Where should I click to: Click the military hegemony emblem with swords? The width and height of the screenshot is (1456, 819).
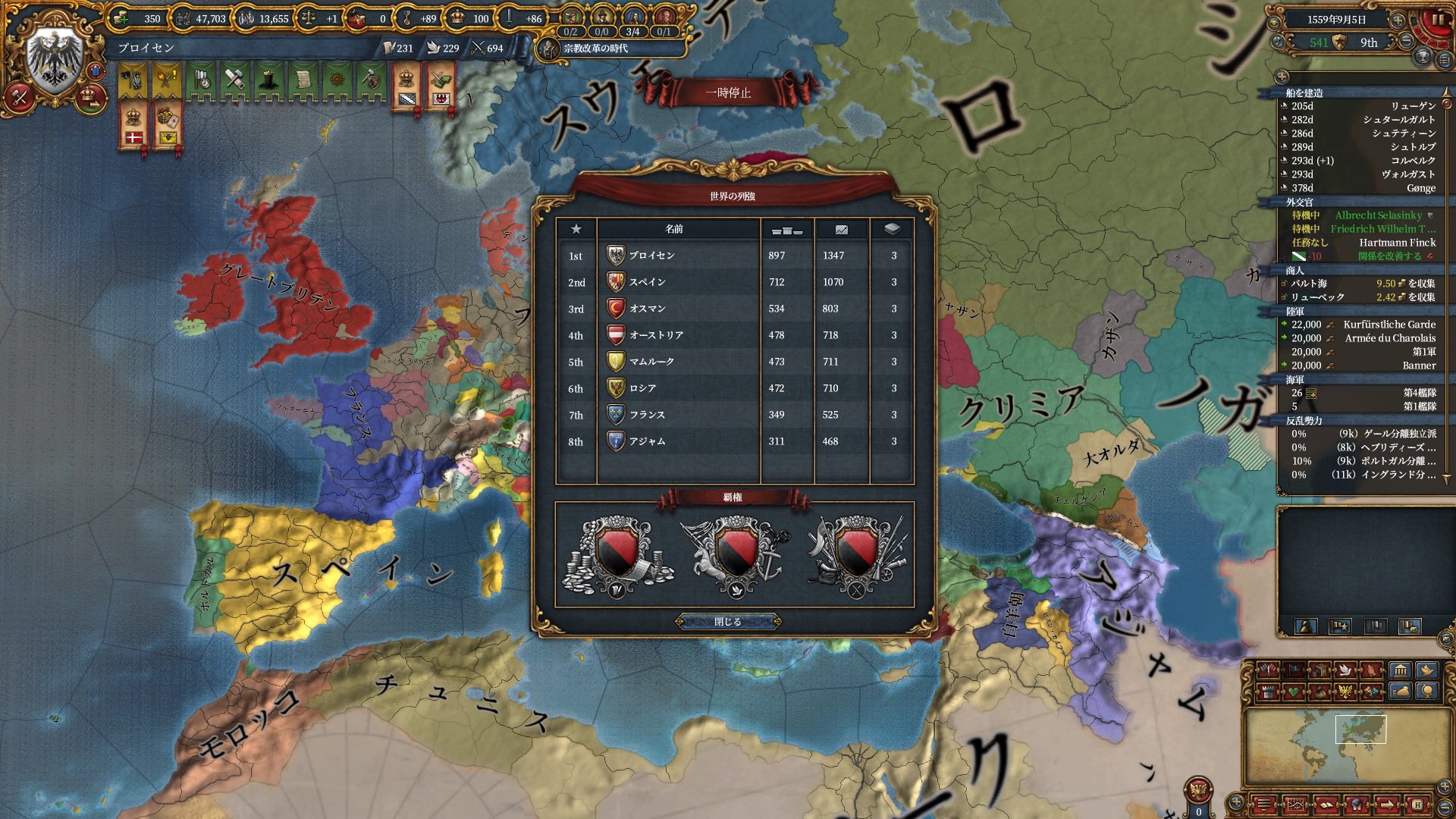click(x=855, y=556)
